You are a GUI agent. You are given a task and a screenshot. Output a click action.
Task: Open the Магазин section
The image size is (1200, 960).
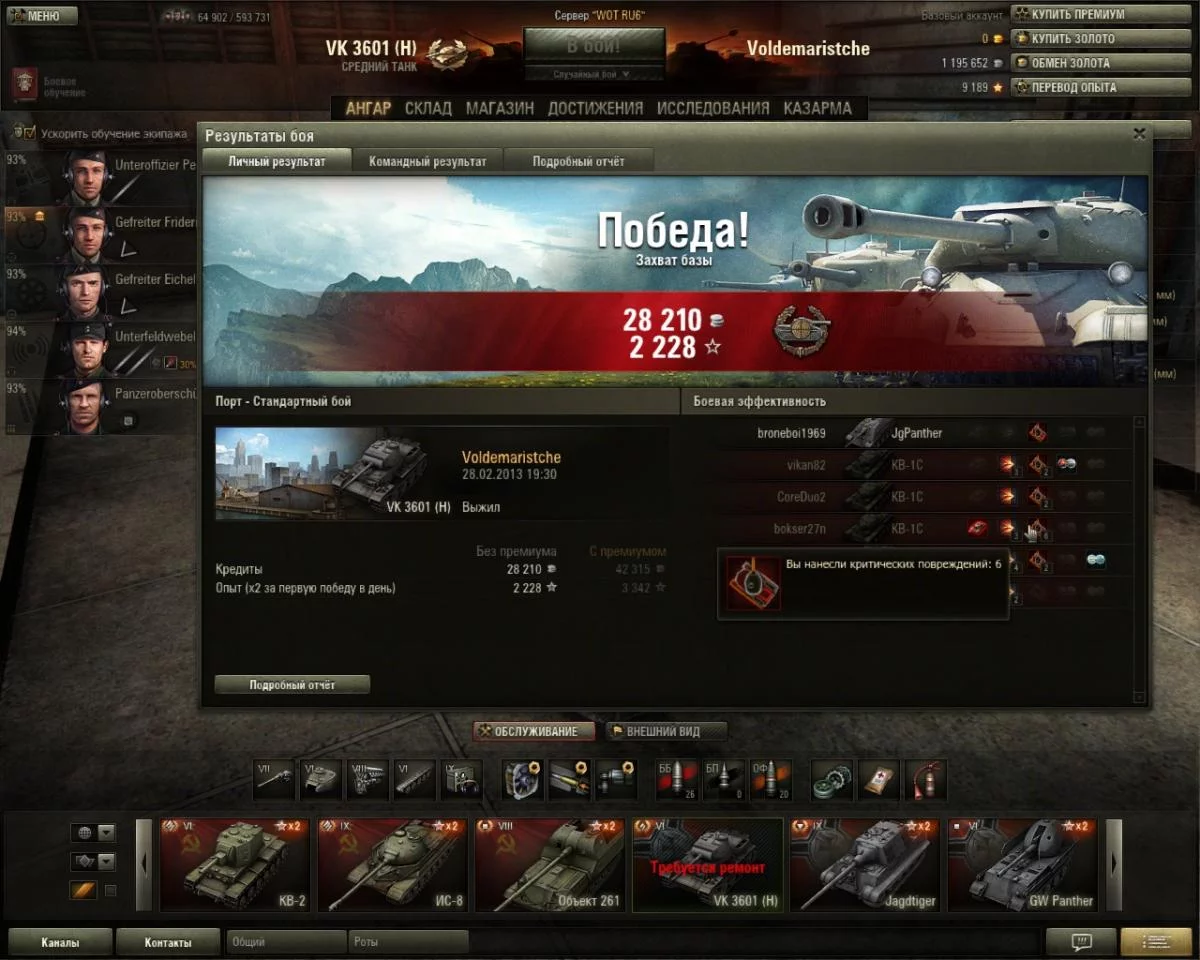499,108
